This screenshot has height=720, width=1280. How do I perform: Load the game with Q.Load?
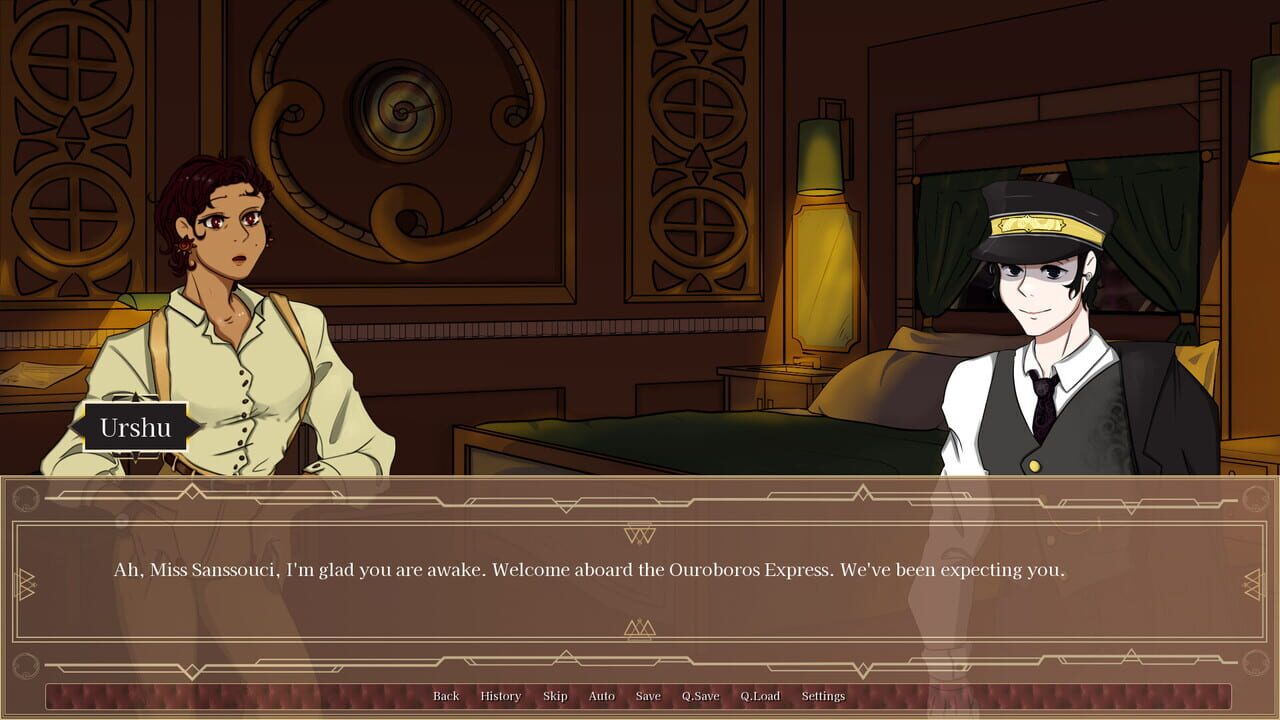tap(761, 696)
